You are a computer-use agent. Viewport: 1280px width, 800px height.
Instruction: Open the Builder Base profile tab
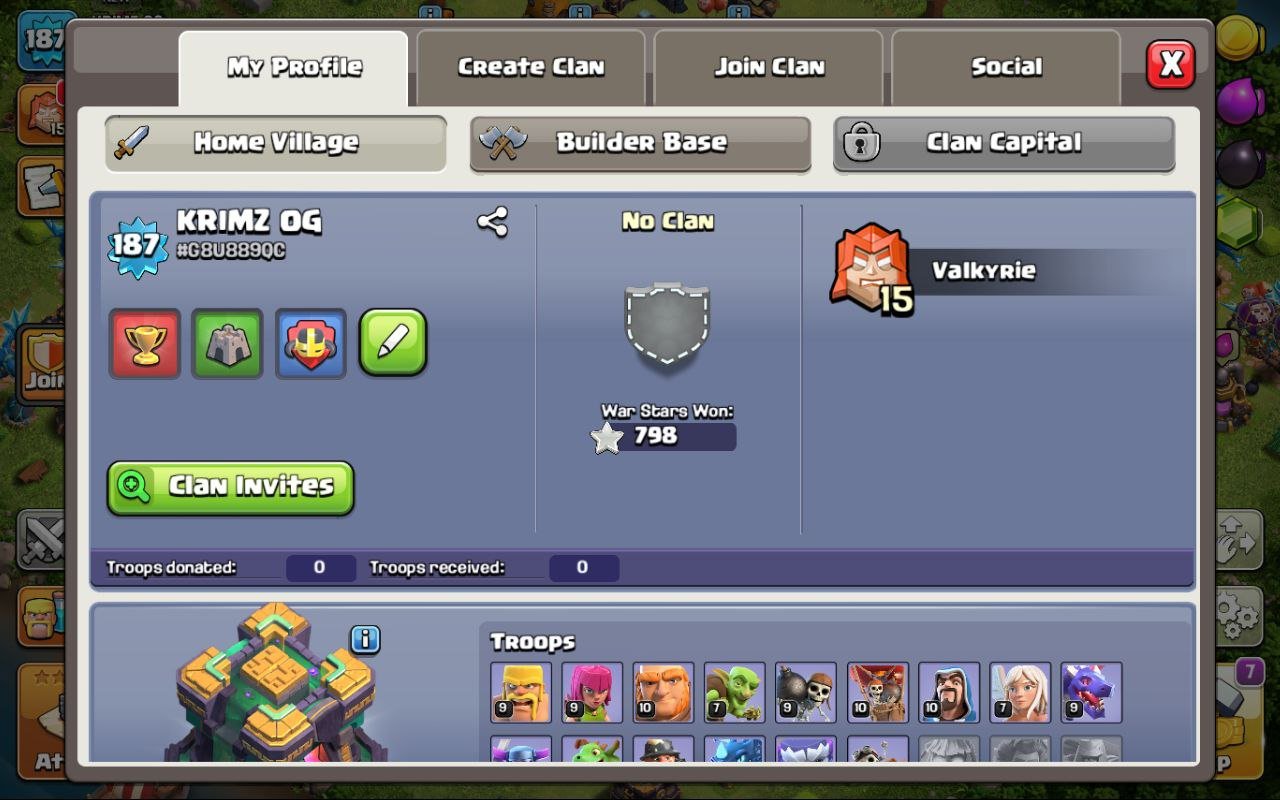point(640,143)
